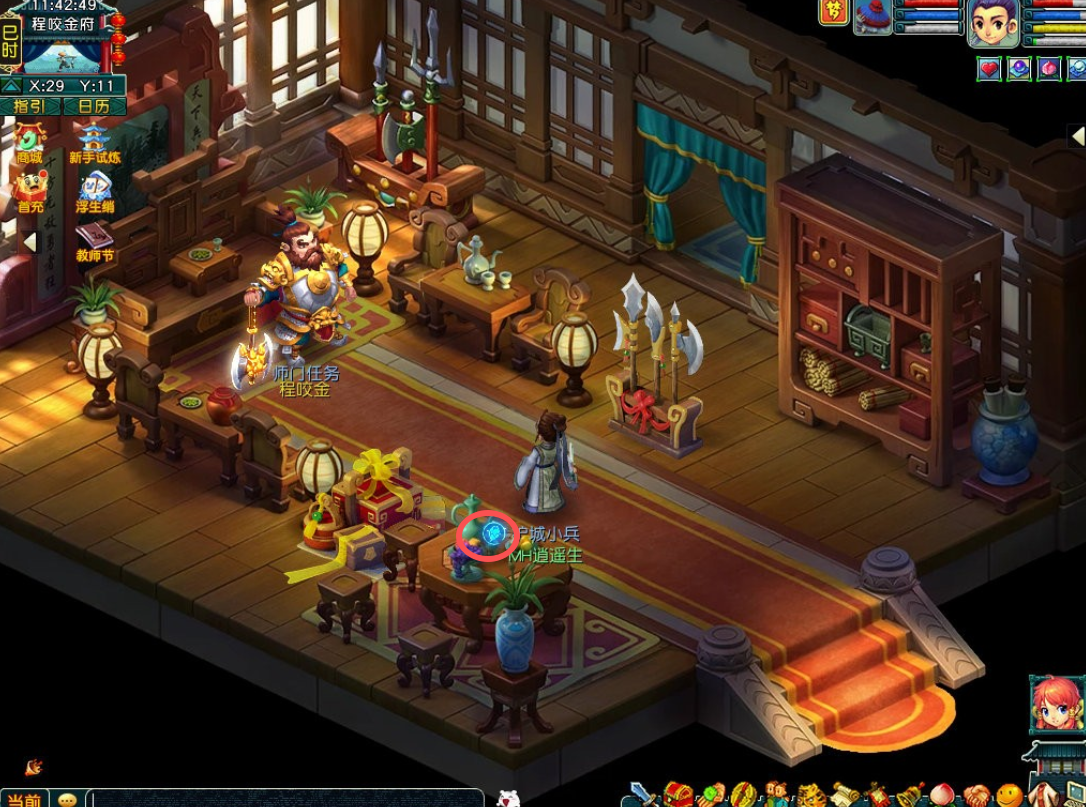Switch the 当前 chat channel
This screenshot has width=1086, height=807.
(x=24, y=798)
